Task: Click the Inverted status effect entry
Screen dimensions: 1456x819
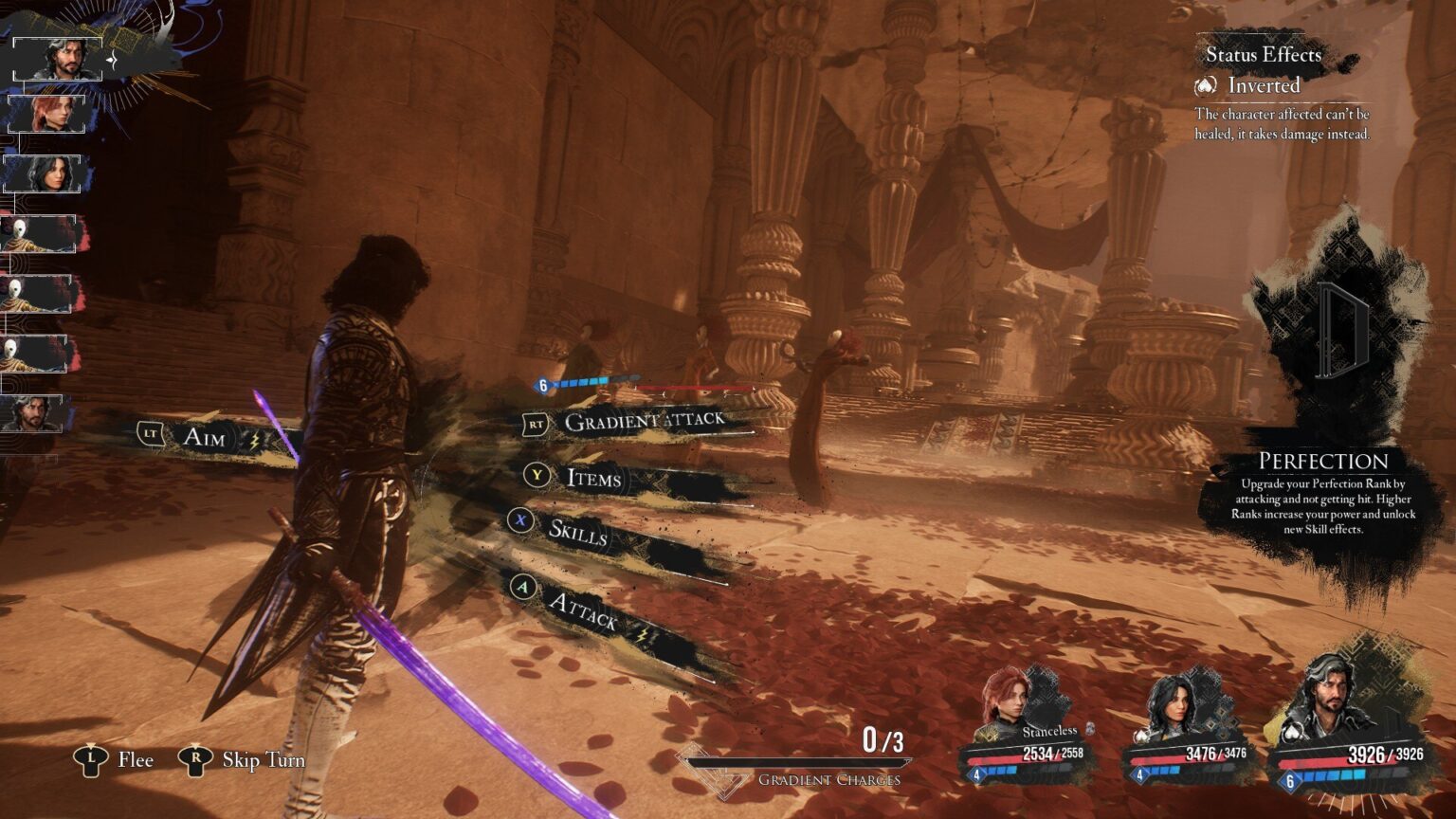Action: (1263, 85)
